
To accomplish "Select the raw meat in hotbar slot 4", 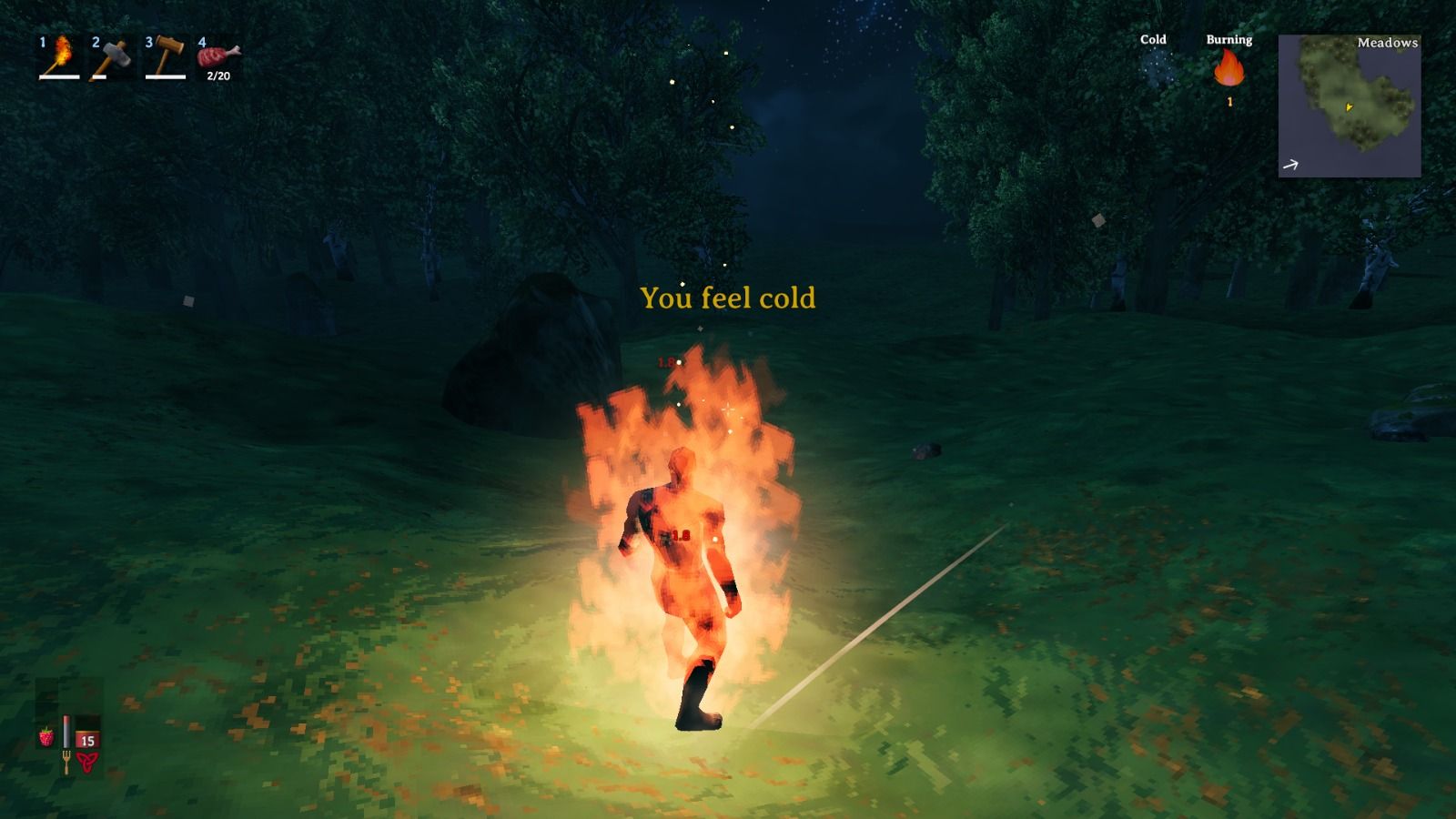I will (215, 55).
